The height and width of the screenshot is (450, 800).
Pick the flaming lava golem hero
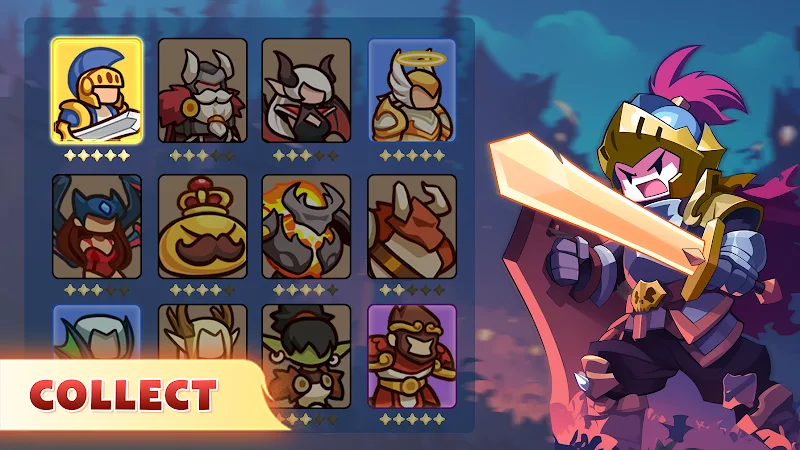coord(306,227)
